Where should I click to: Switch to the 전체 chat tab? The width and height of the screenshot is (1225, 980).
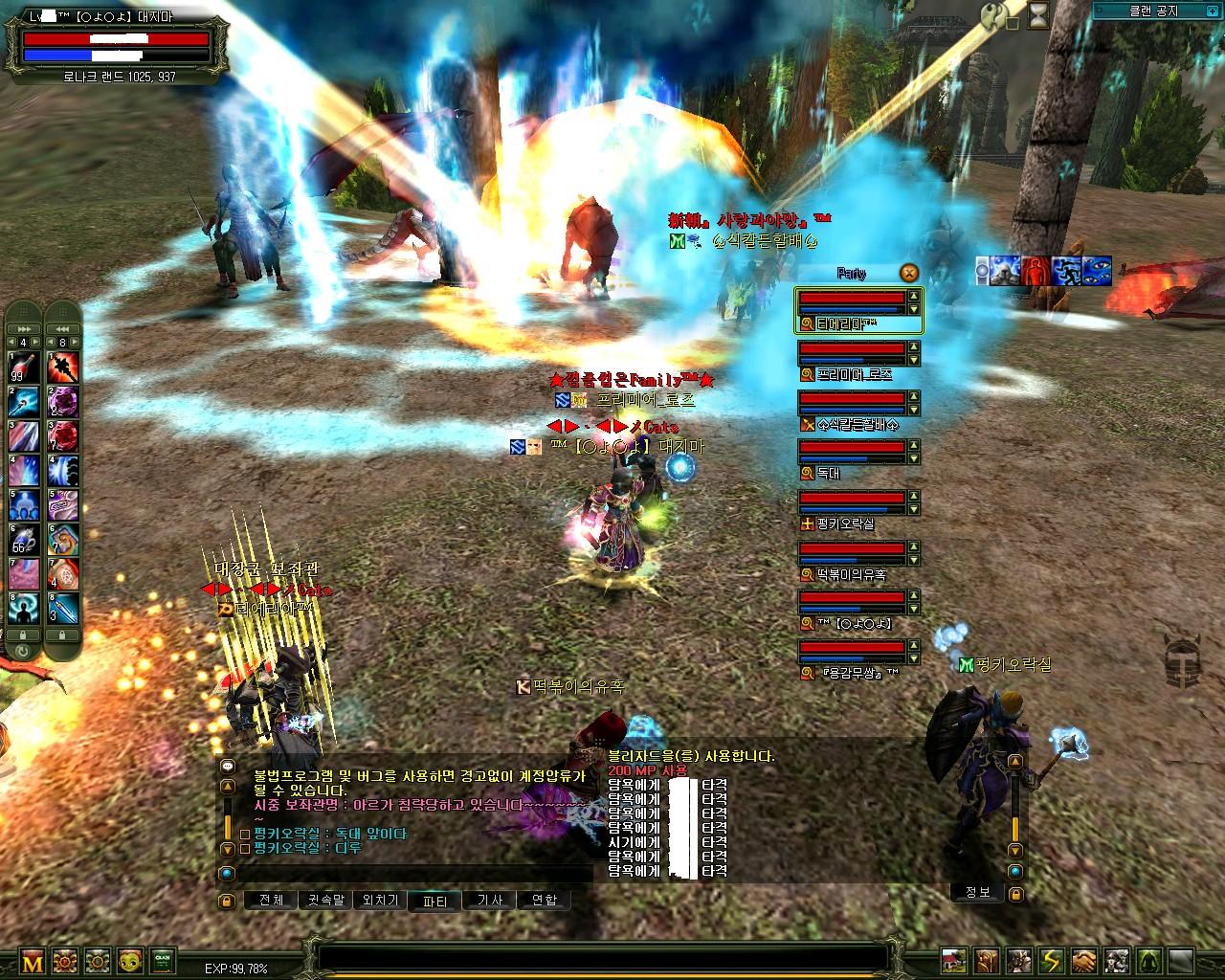271,901
